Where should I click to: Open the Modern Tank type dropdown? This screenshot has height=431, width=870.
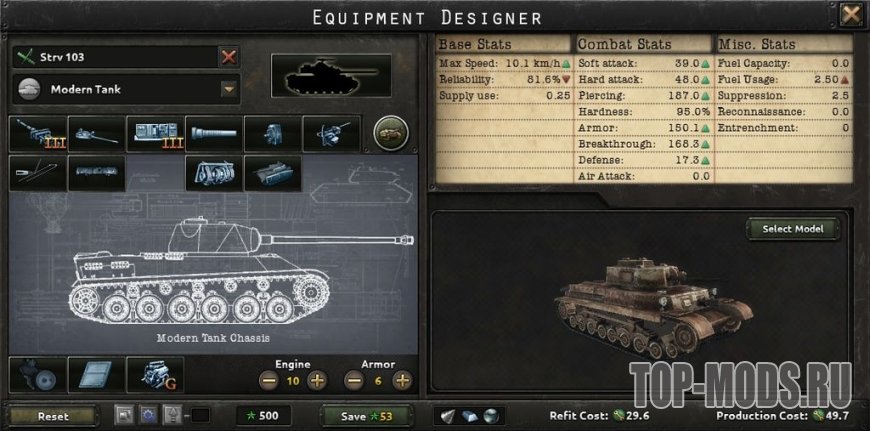(229, 89)
